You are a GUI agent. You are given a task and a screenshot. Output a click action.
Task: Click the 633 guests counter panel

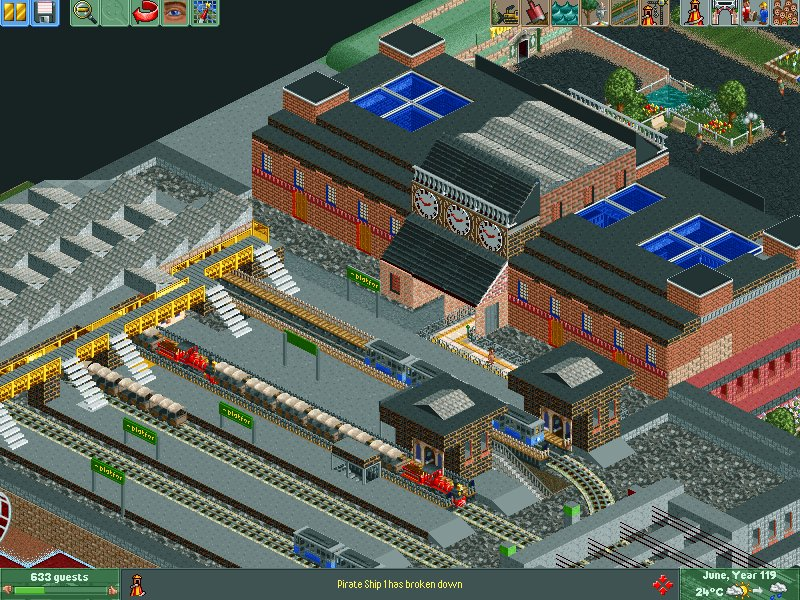click(59, 583)
